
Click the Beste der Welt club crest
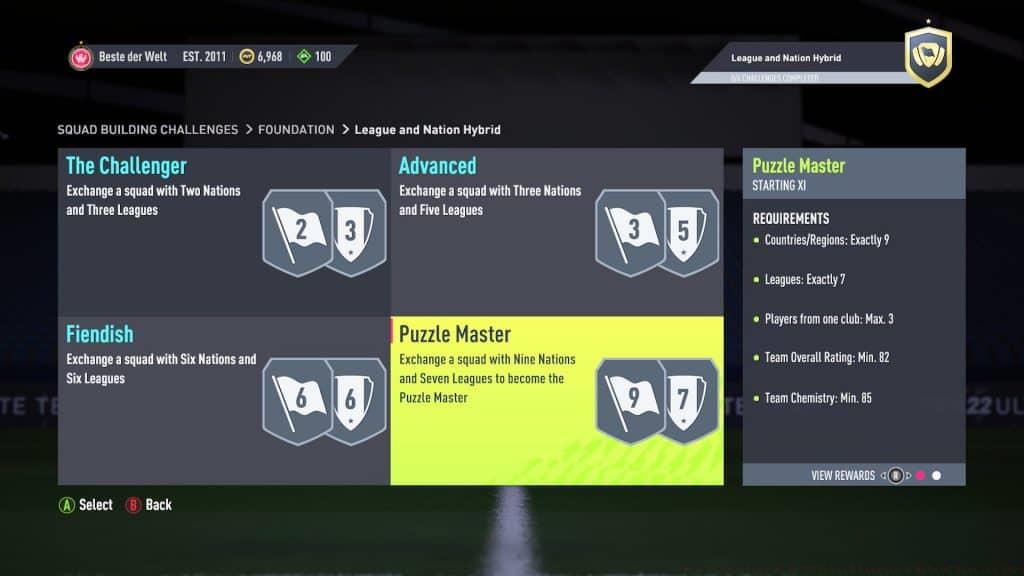click(81, 57)
